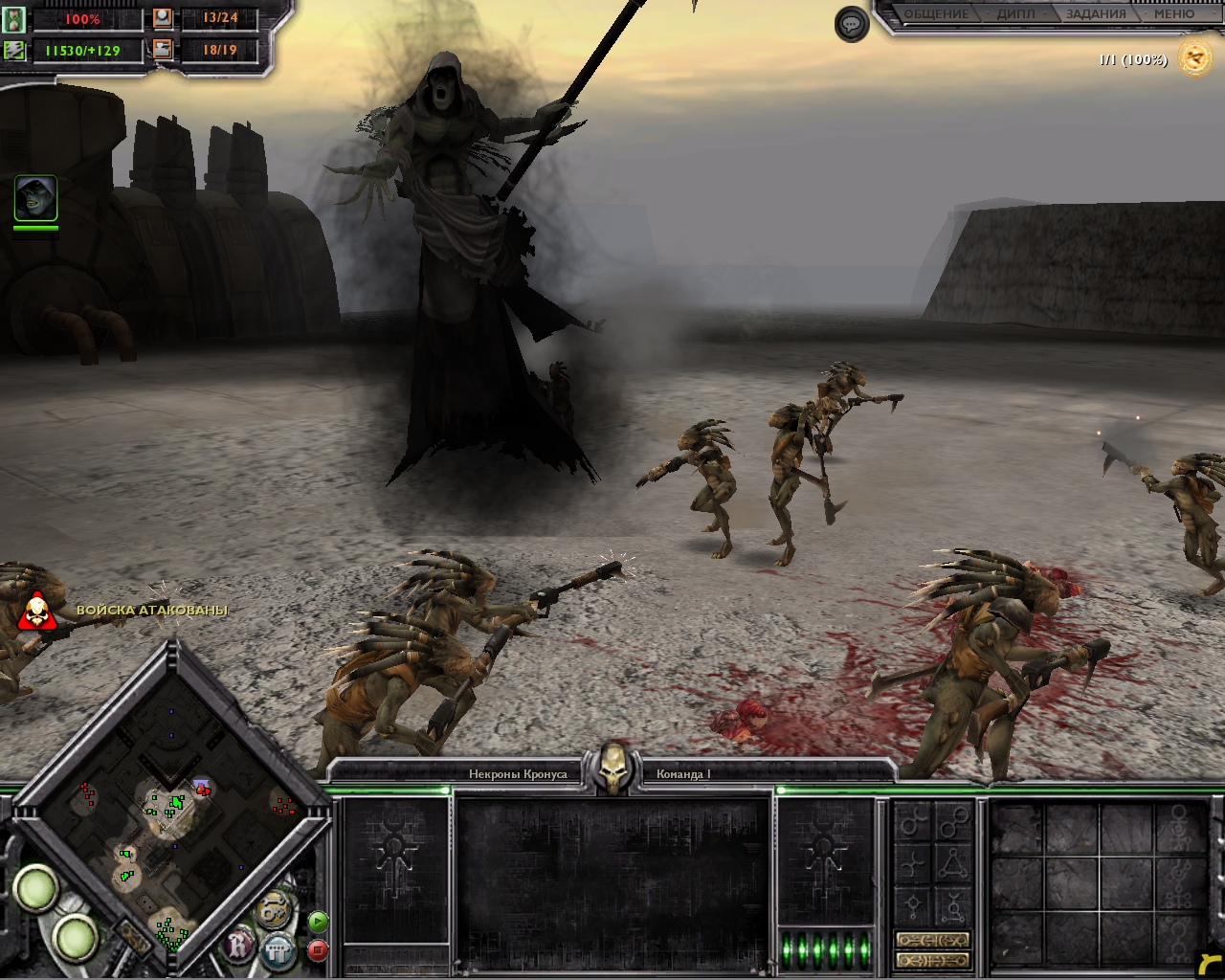Select the hooded hero portrait
The width and height of the screenshot is (1225, 980).
click(x=35, y=198)
